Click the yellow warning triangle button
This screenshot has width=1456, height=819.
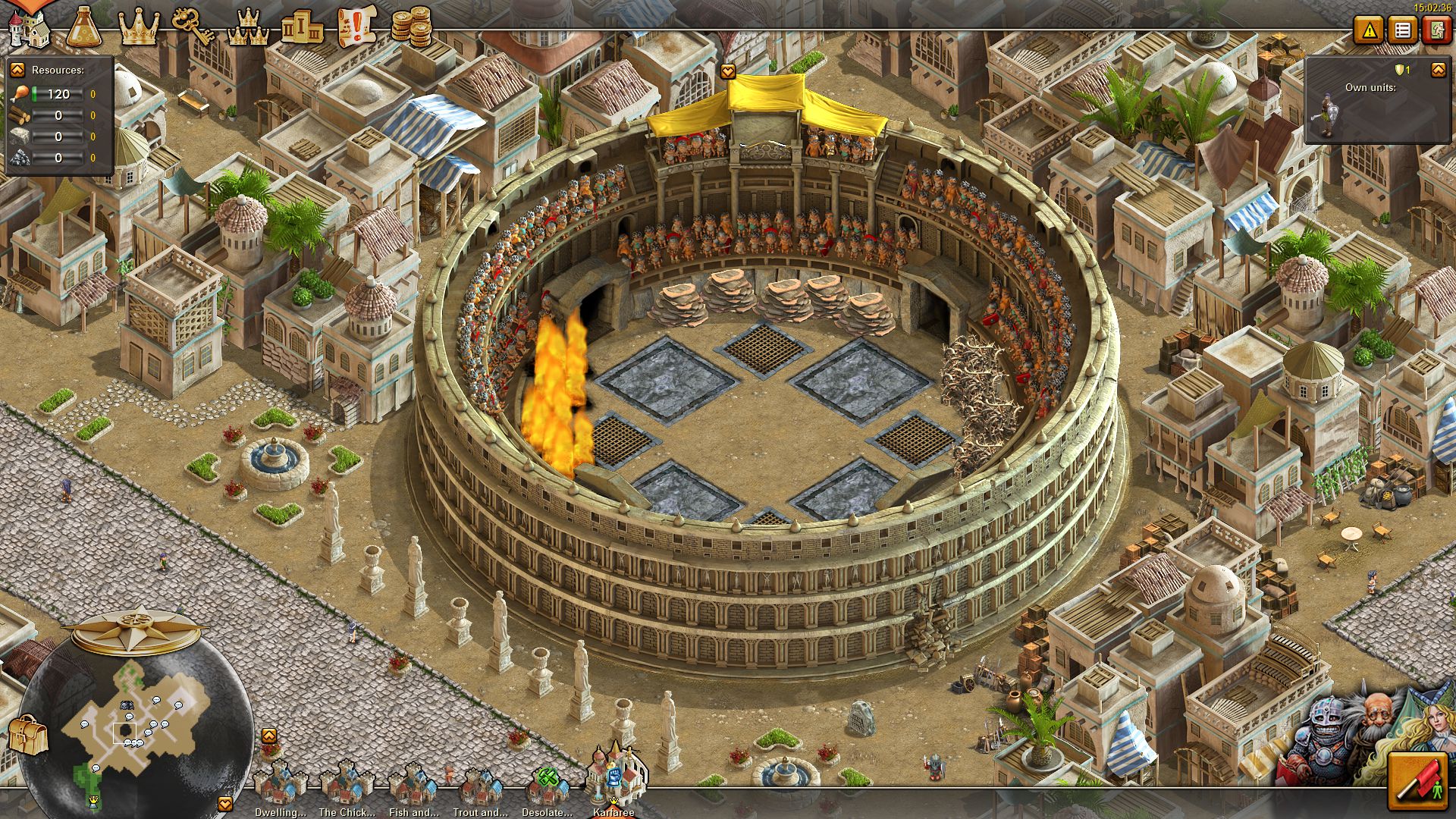1370,30
